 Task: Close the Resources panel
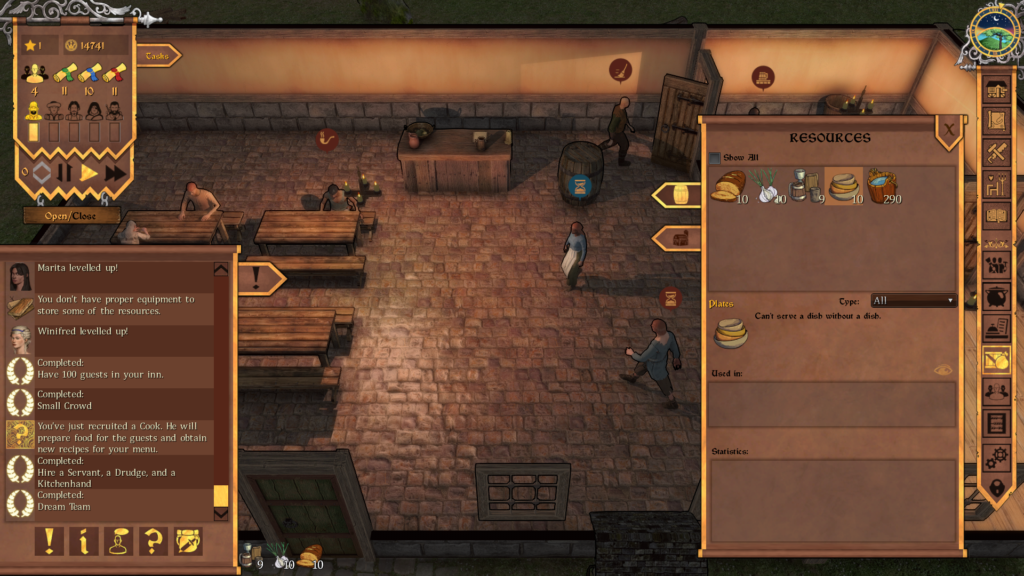coord(948,128)
